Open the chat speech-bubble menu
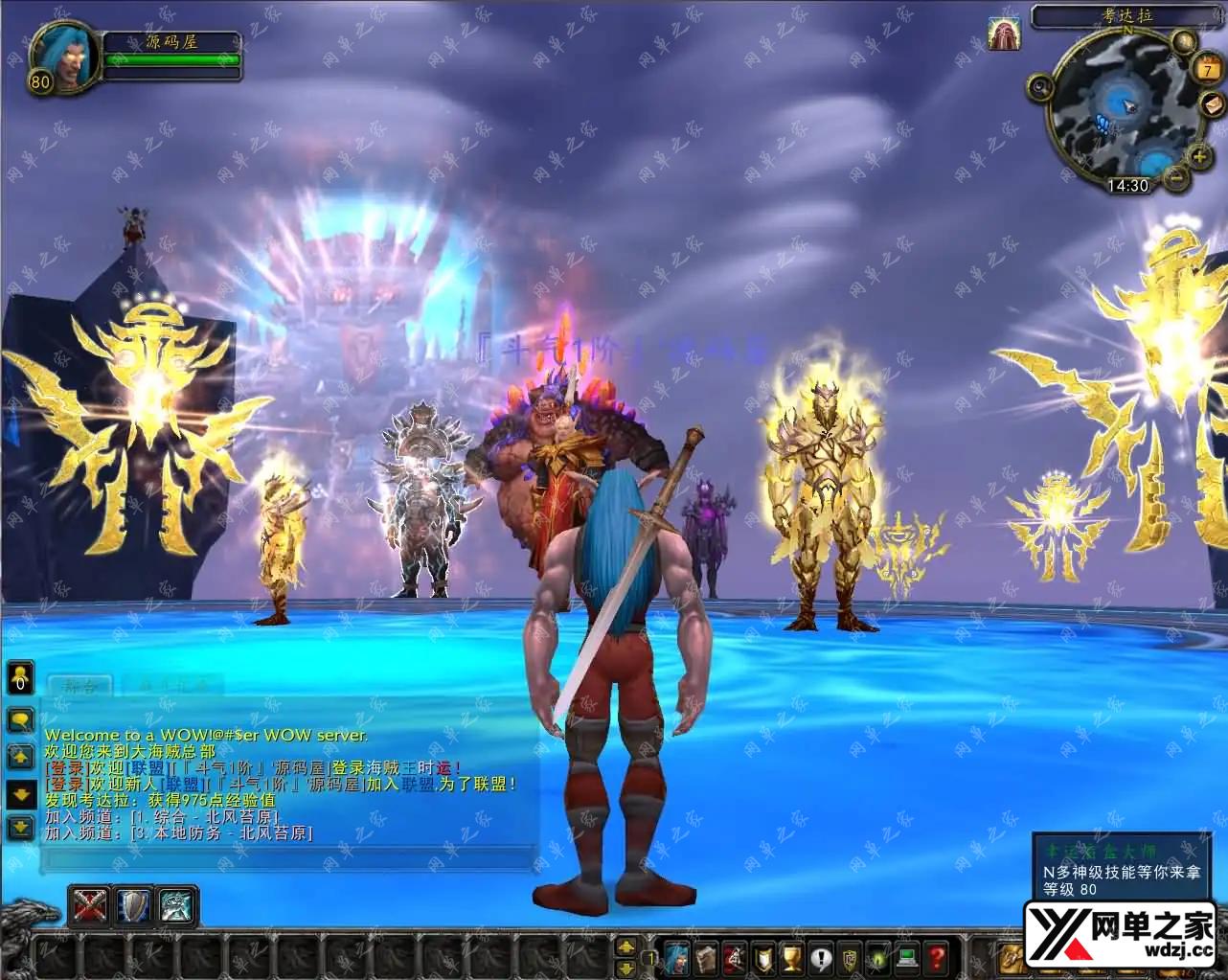 20,719
